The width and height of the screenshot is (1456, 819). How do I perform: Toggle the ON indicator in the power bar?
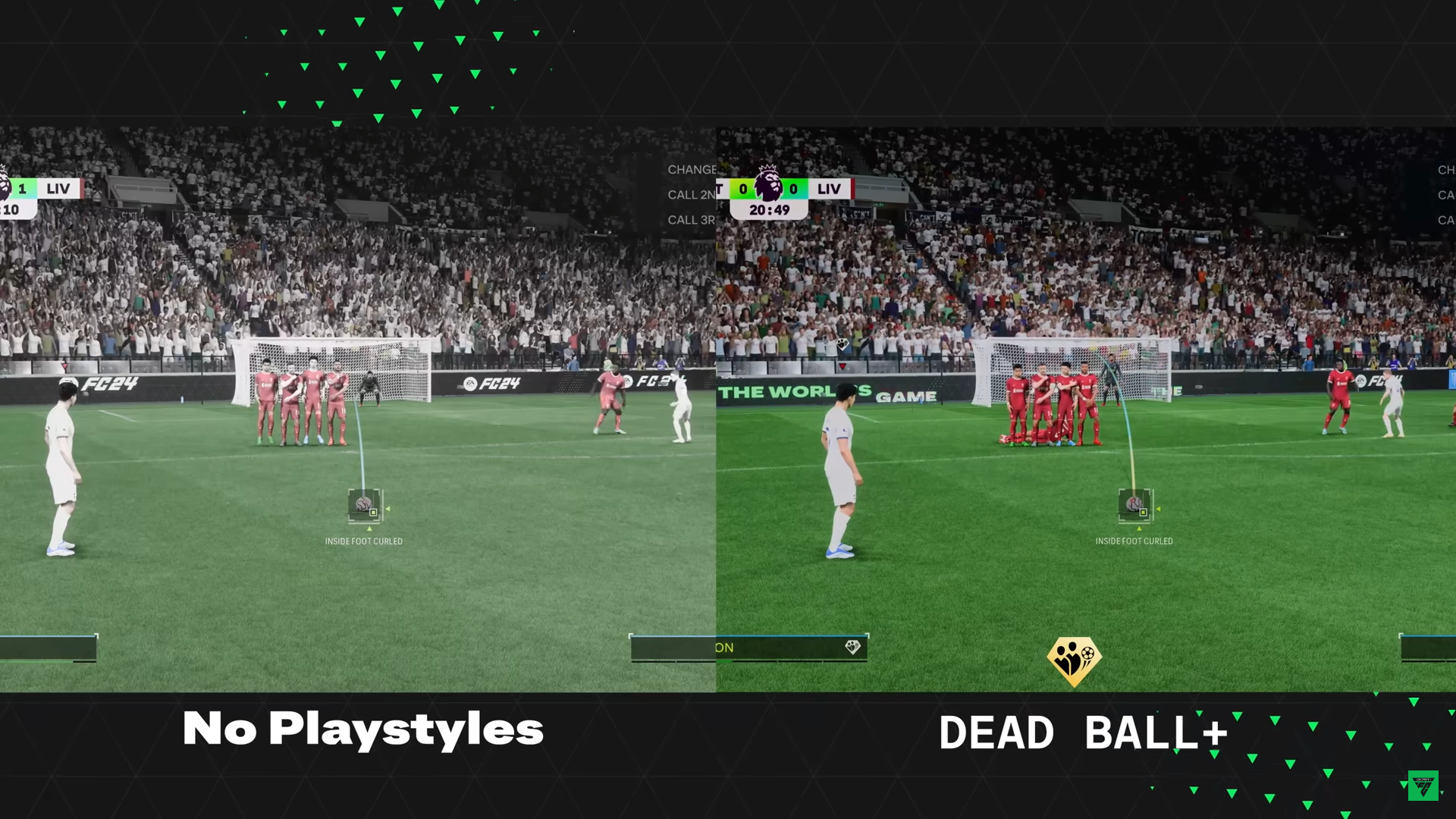click(x=723, y=648)
